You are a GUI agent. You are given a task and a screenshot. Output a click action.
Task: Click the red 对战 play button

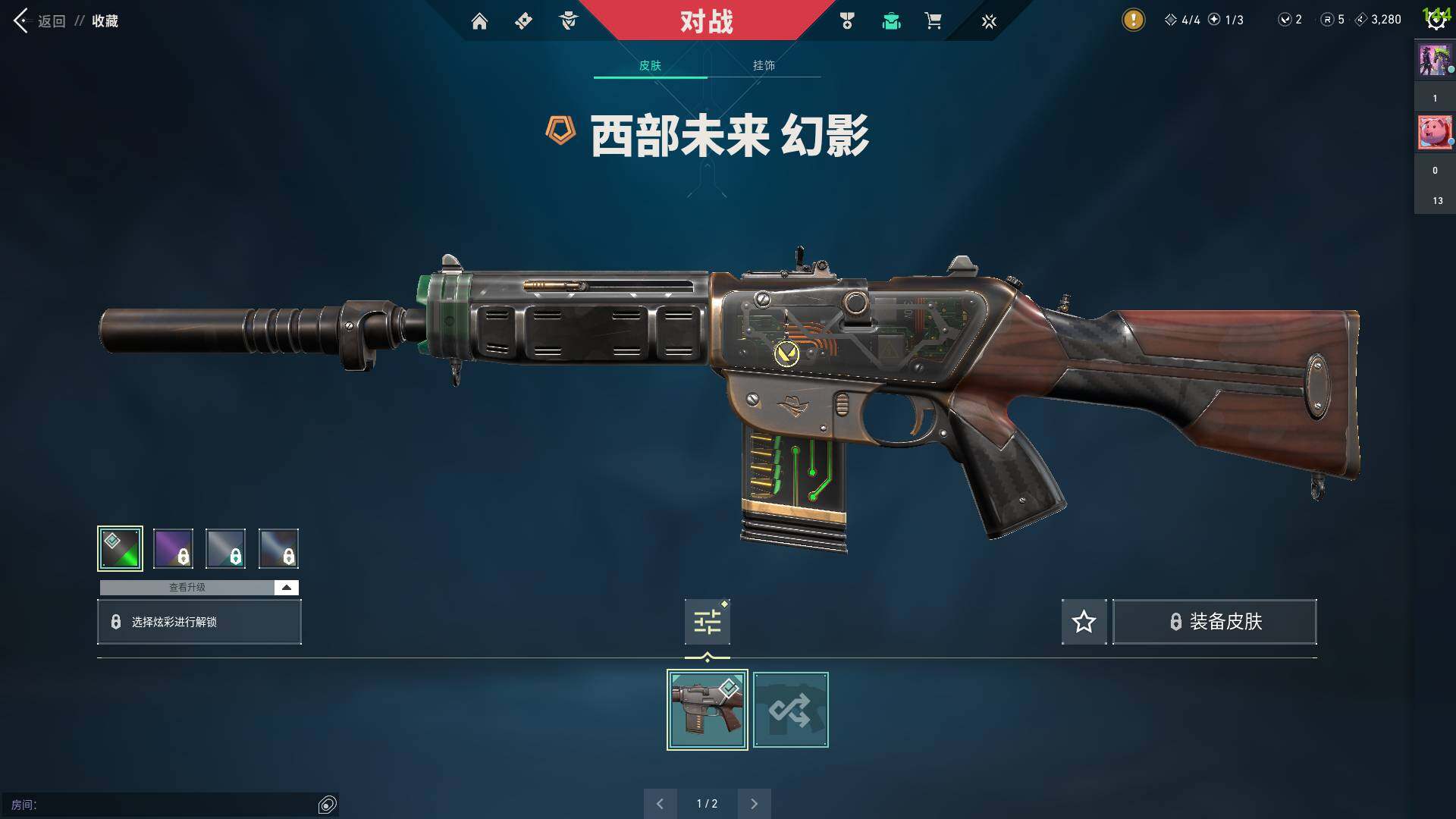pos(706,21)
